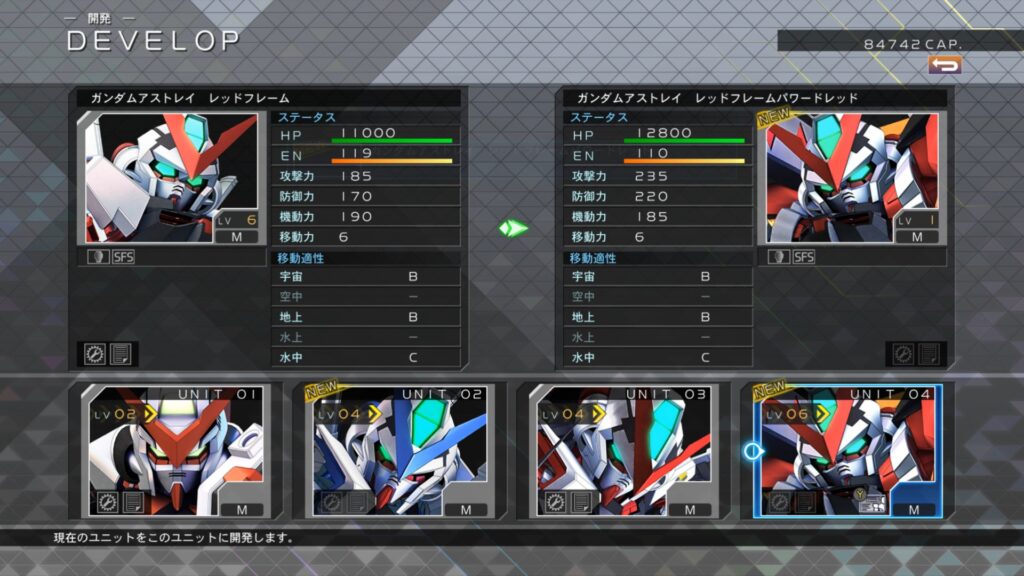
Task: Open the document icon on the UNIT 03 card
Action: click(x=580, y=503)
